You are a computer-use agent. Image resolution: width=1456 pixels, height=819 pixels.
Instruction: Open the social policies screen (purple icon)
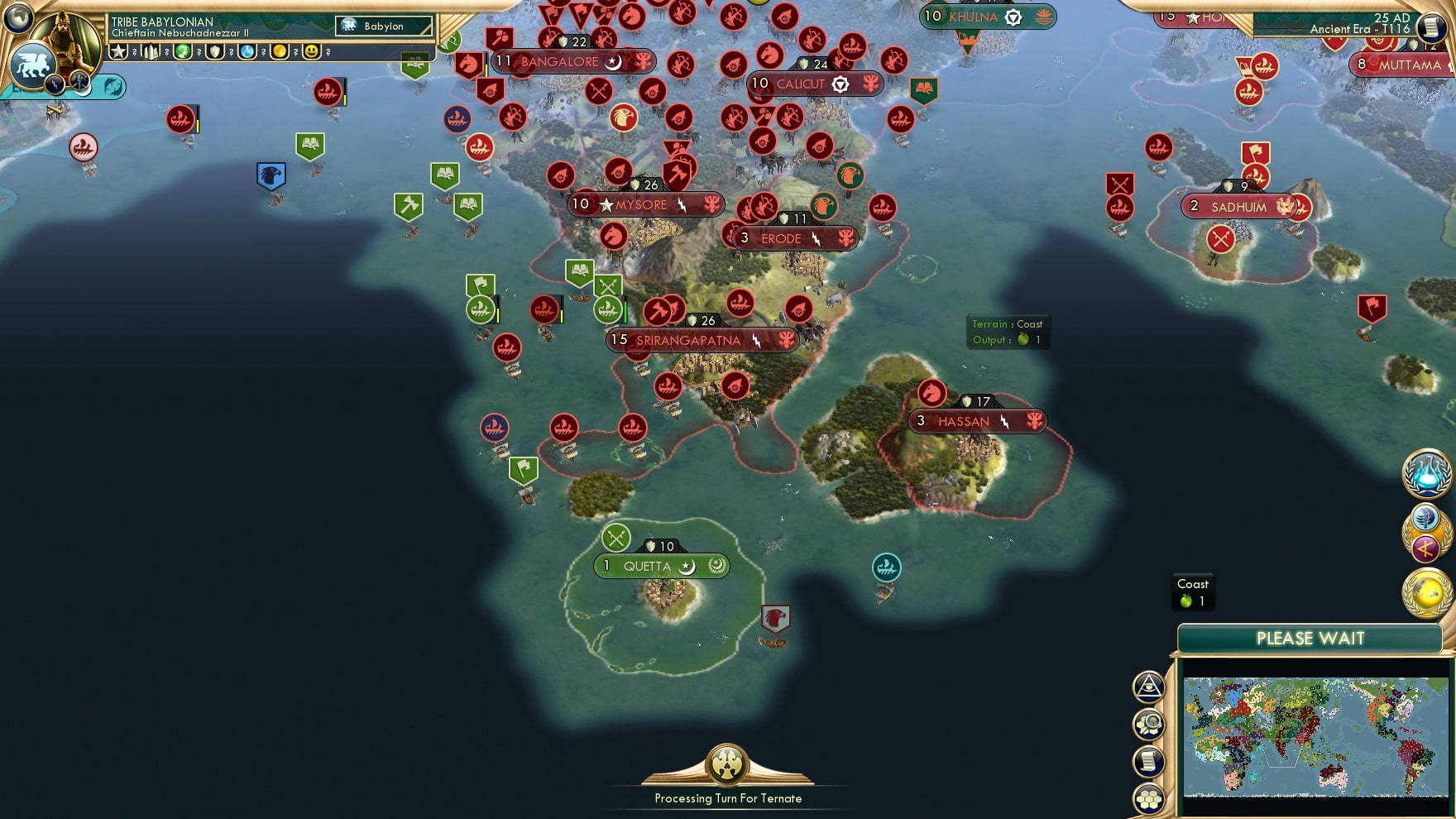coord(1425,547)
